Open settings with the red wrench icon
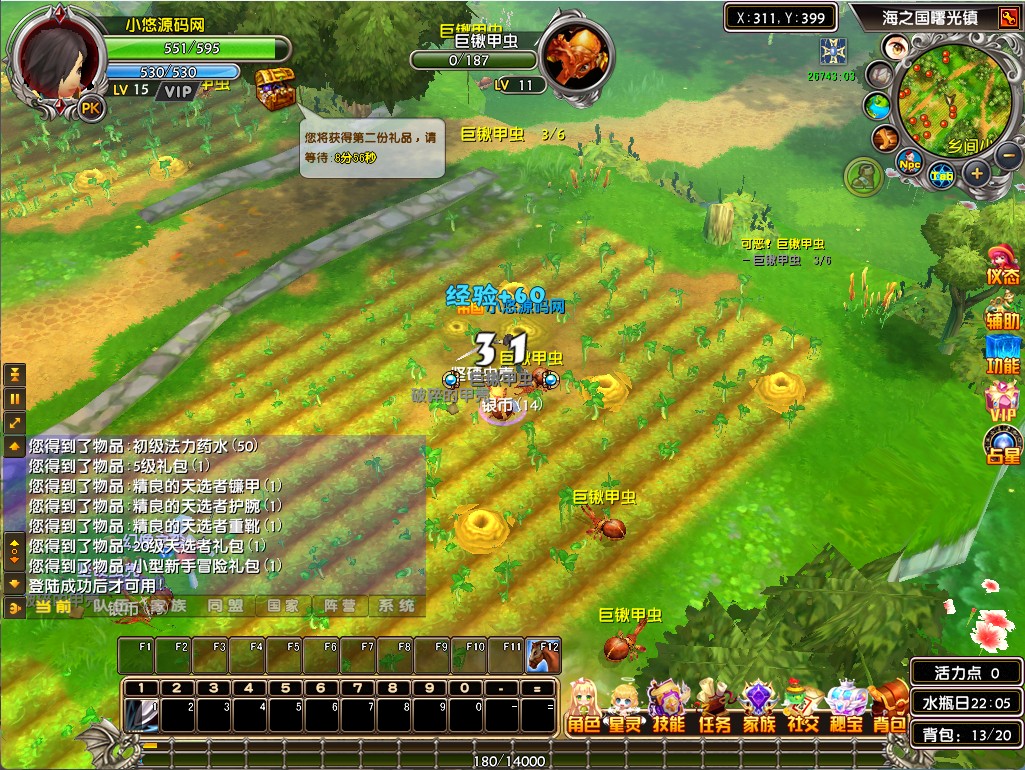The width and height of the screenshot is (1025, 770). click(x=1007, y=17)
